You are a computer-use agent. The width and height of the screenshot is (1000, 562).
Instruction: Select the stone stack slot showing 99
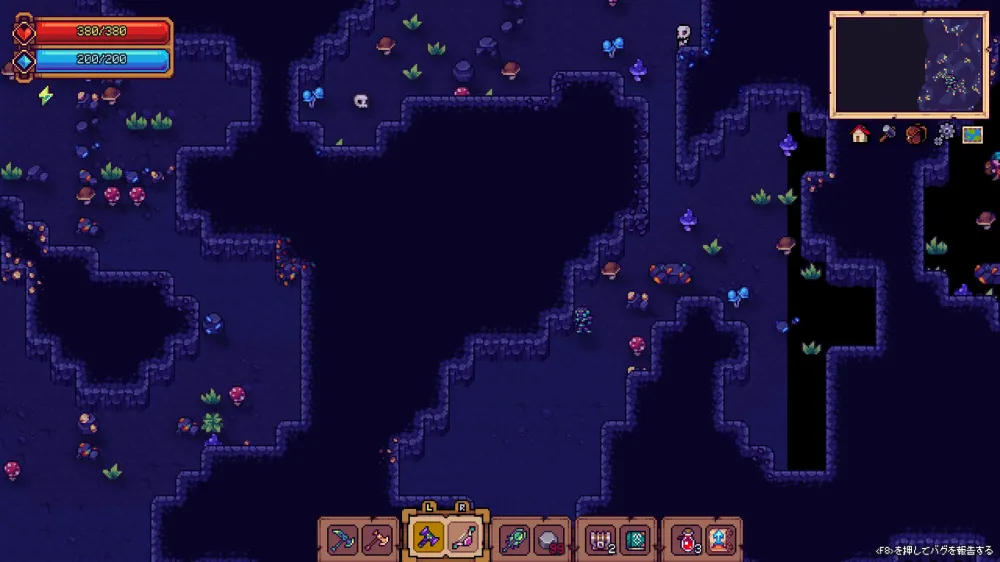[548, 540]
